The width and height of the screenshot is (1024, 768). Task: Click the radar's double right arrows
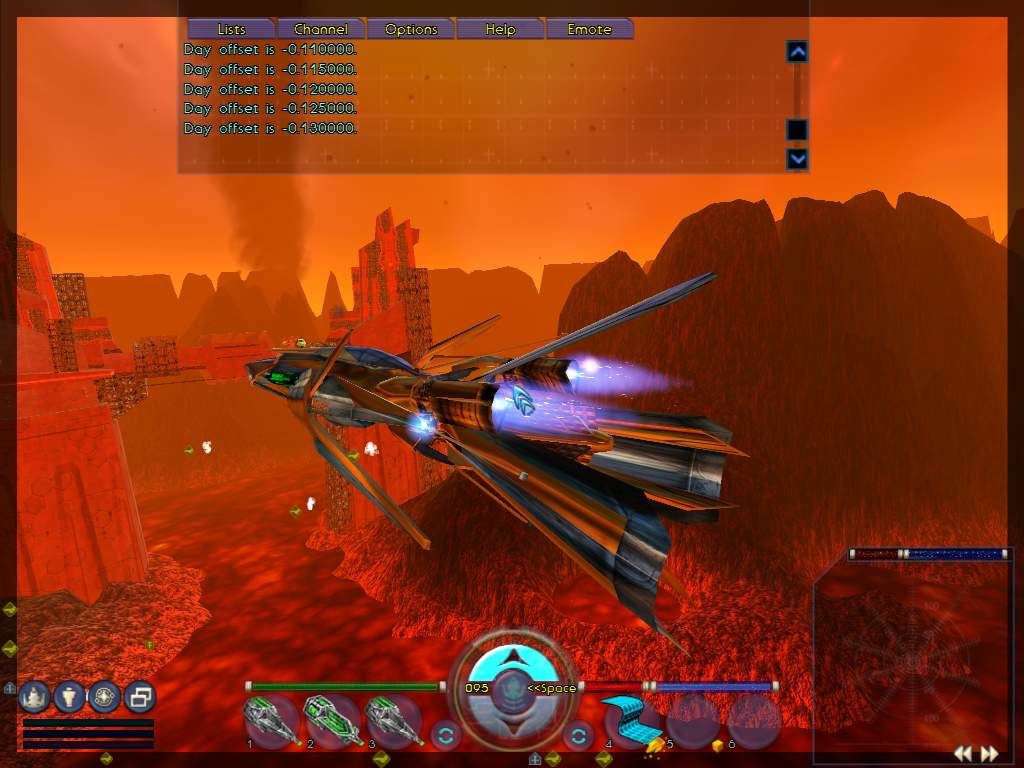pos(989,753)
